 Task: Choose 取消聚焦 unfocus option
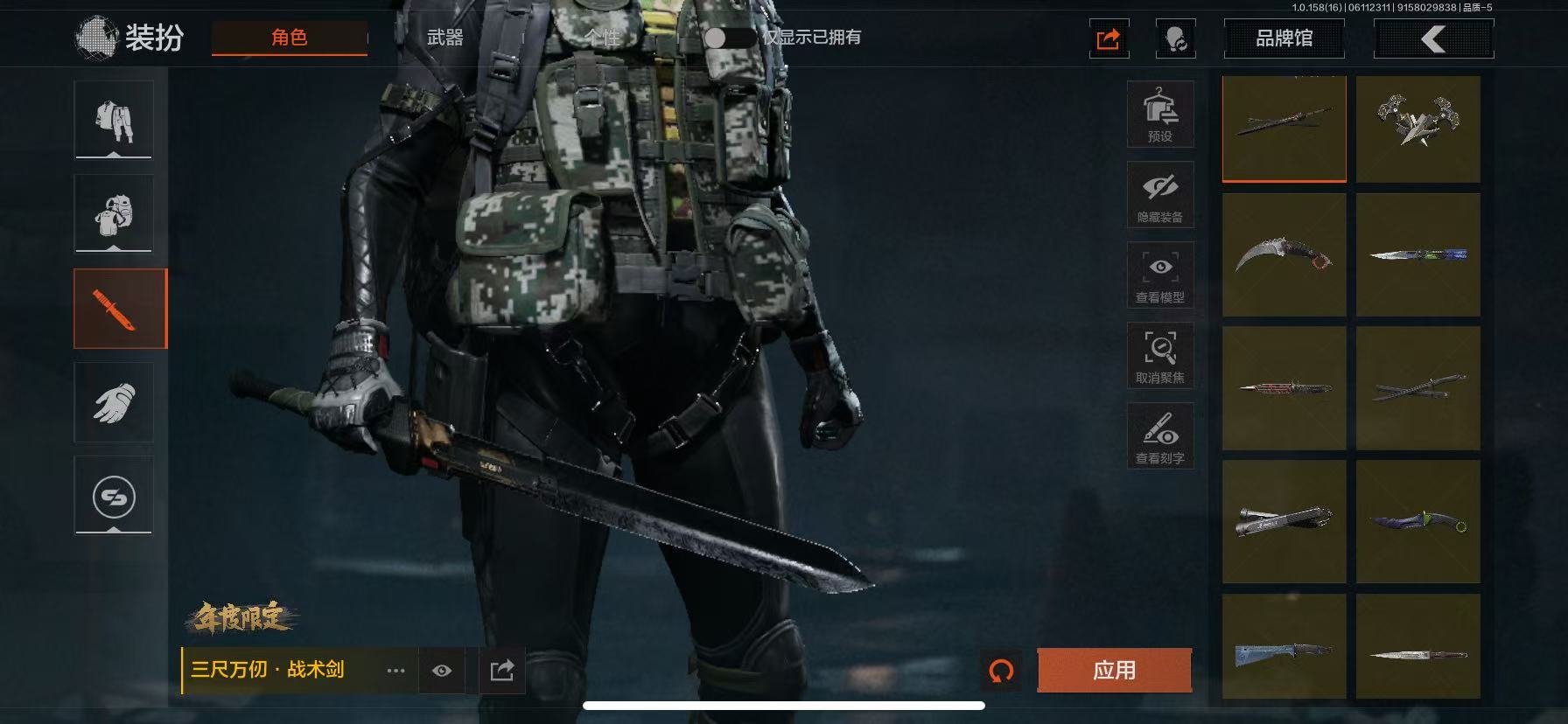pyautogui.click(x=1160, y=356)
